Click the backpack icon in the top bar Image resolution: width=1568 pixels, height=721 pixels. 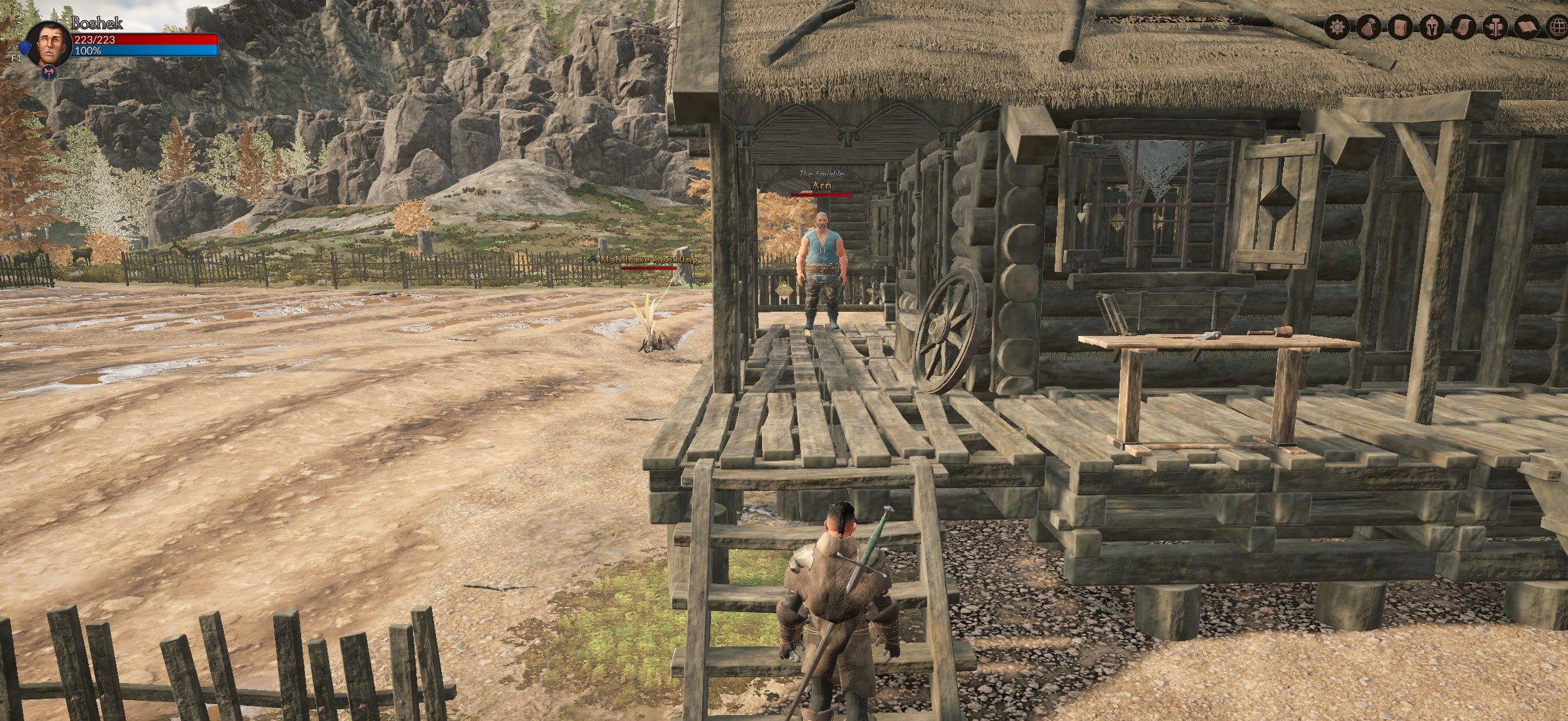pos(1399,28)
